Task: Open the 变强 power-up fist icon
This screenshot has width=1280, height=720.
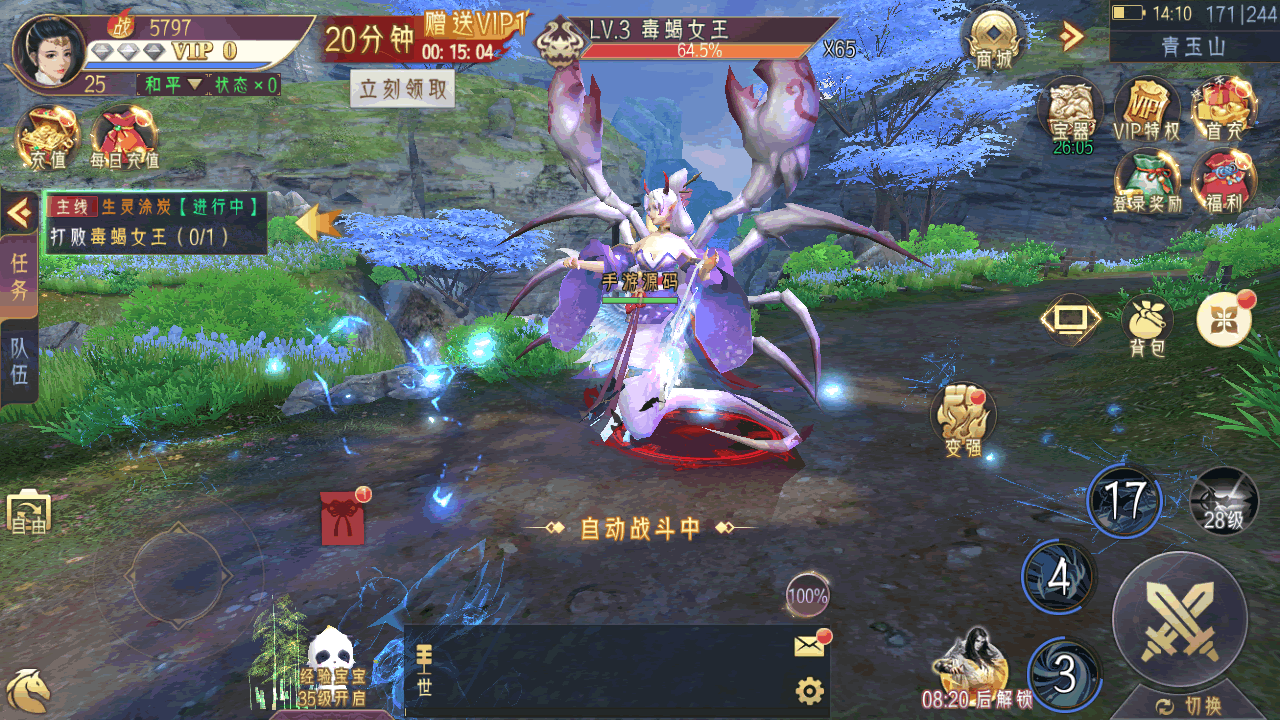Action: point(964,418)
